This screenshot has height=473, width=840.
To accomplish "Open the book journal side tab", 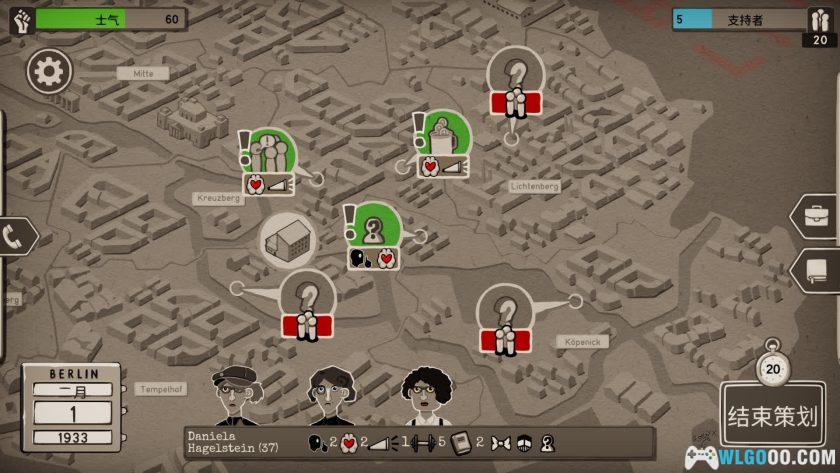I will pos(817,270).
